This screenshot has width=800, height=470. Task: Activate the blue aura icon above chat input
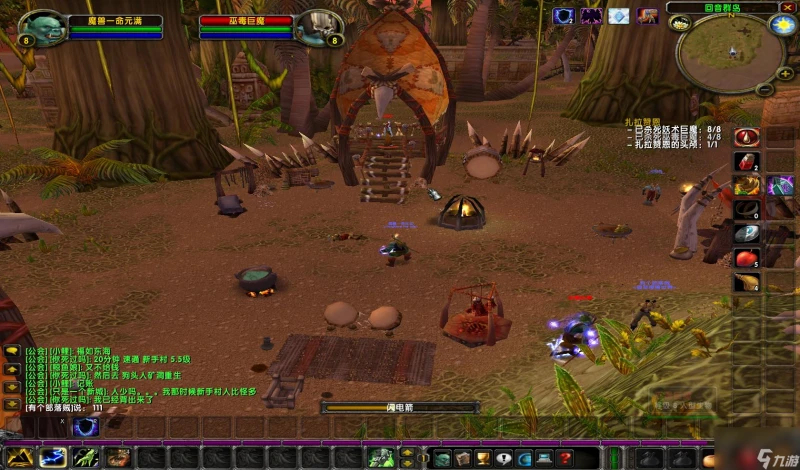pyautogui.click(x=86, y=427)
